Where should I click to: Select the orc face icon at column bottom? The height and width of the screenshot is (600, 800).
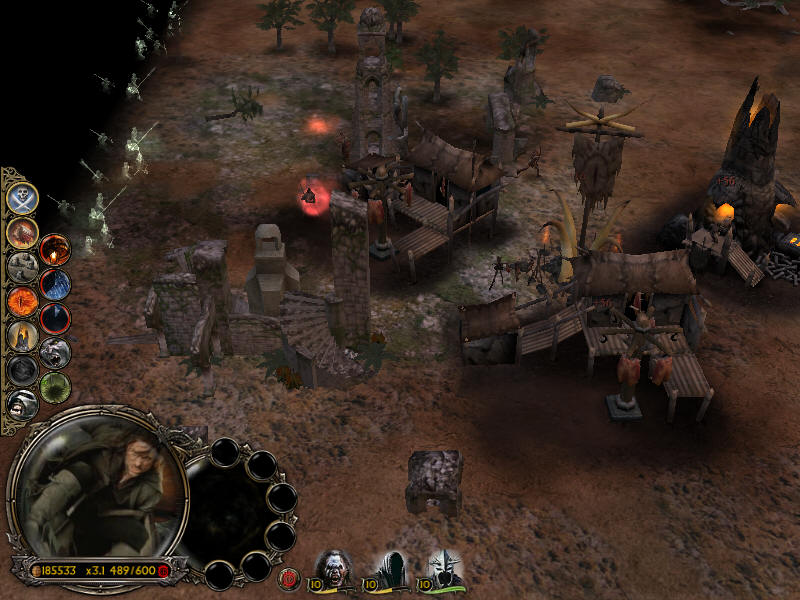click(22, 403)
